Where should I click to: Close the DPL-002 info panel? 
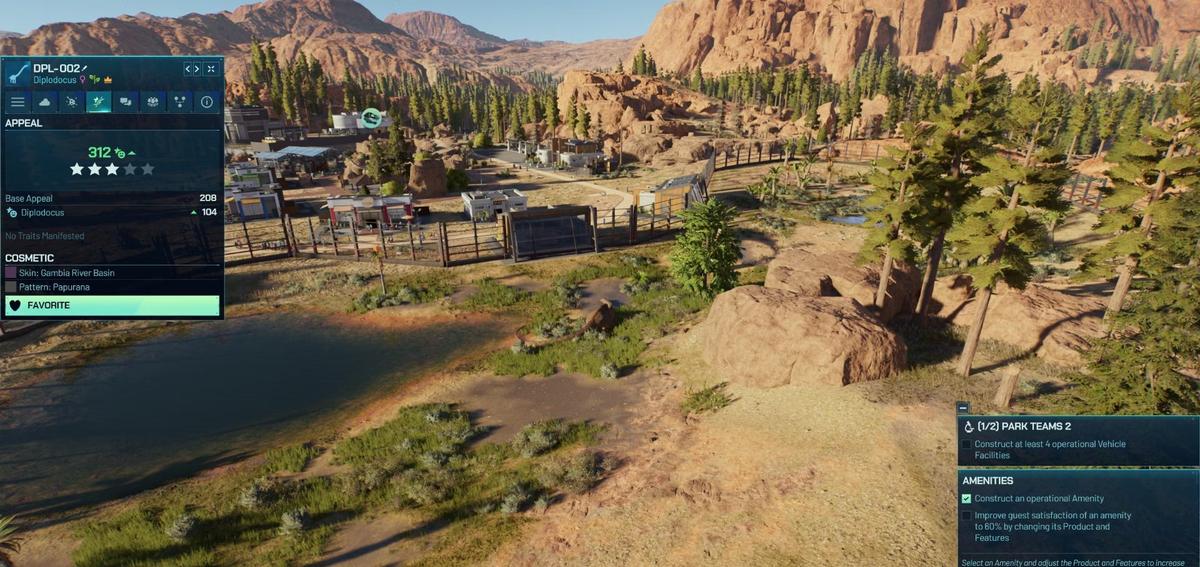(212, 69)
